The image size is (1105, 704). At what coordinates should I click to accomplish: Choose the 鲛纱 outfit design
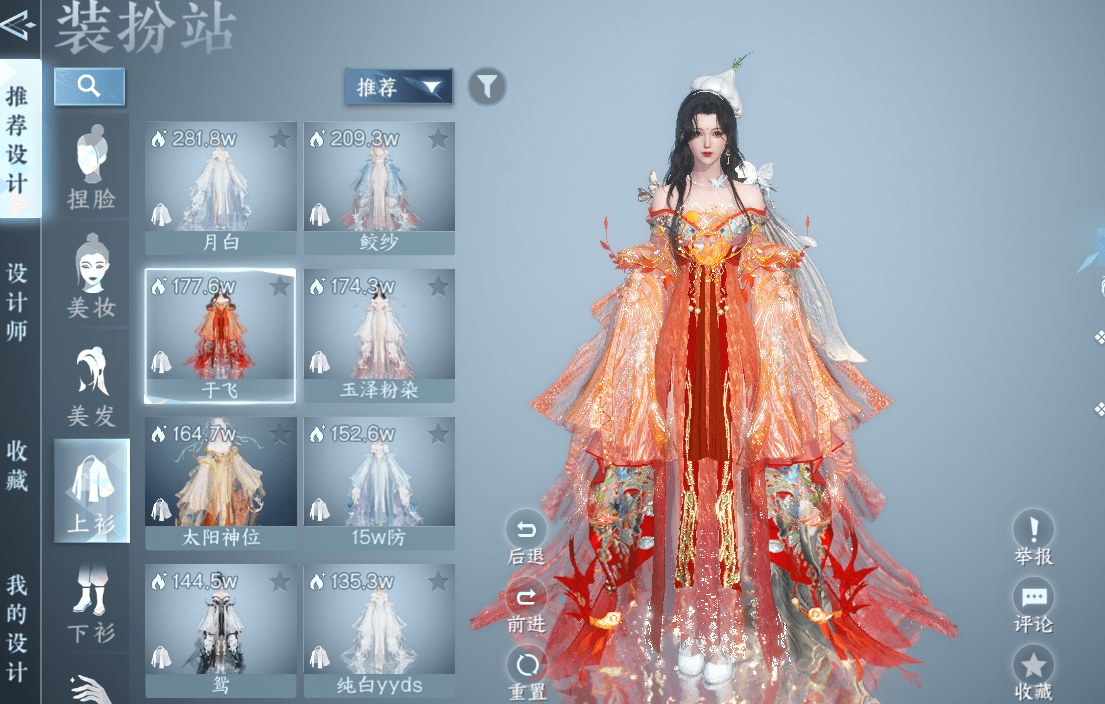(x=379, y=187)
